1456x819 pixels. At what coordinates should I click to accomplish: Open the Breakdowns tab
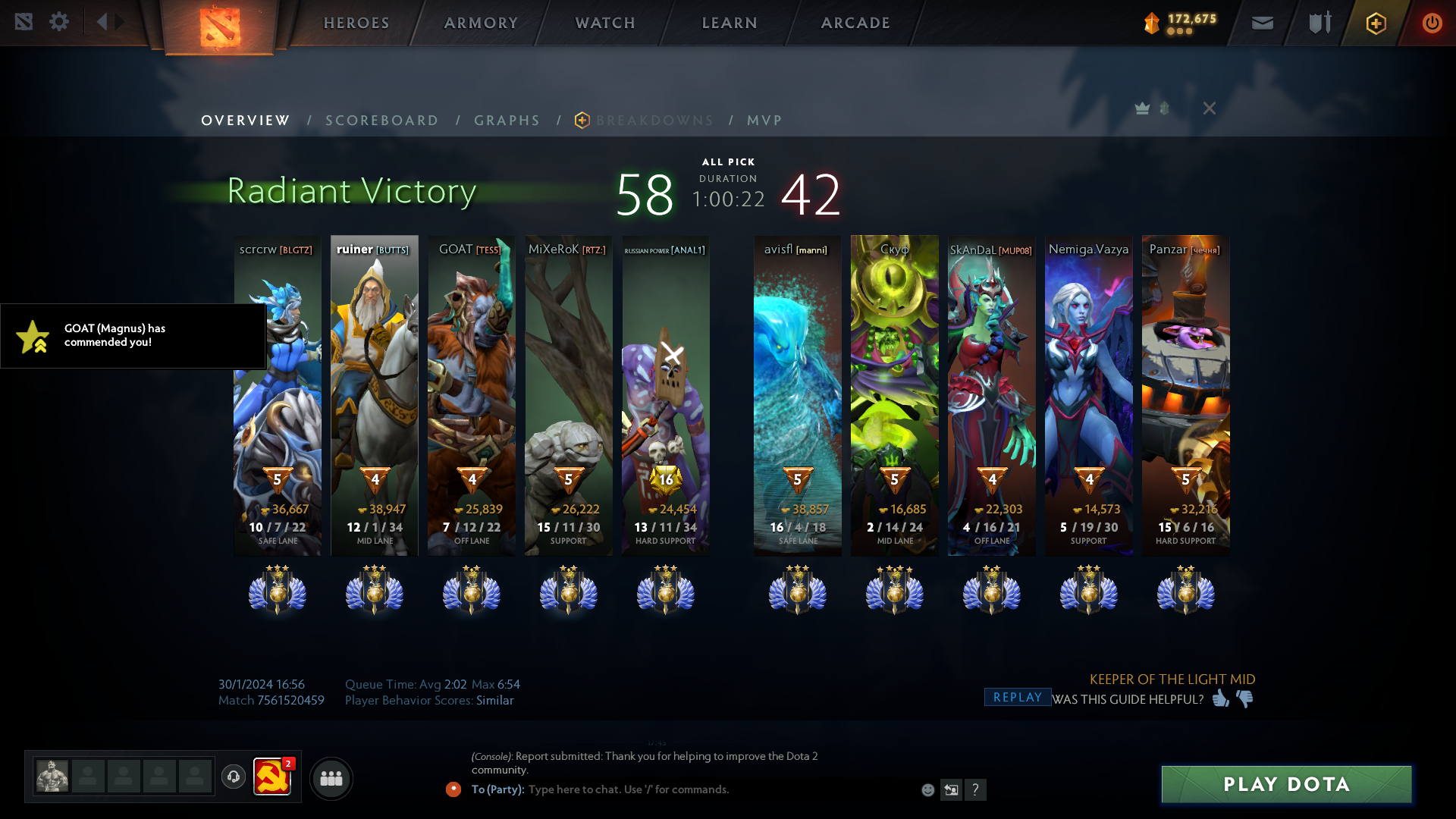tap(654, 121)
